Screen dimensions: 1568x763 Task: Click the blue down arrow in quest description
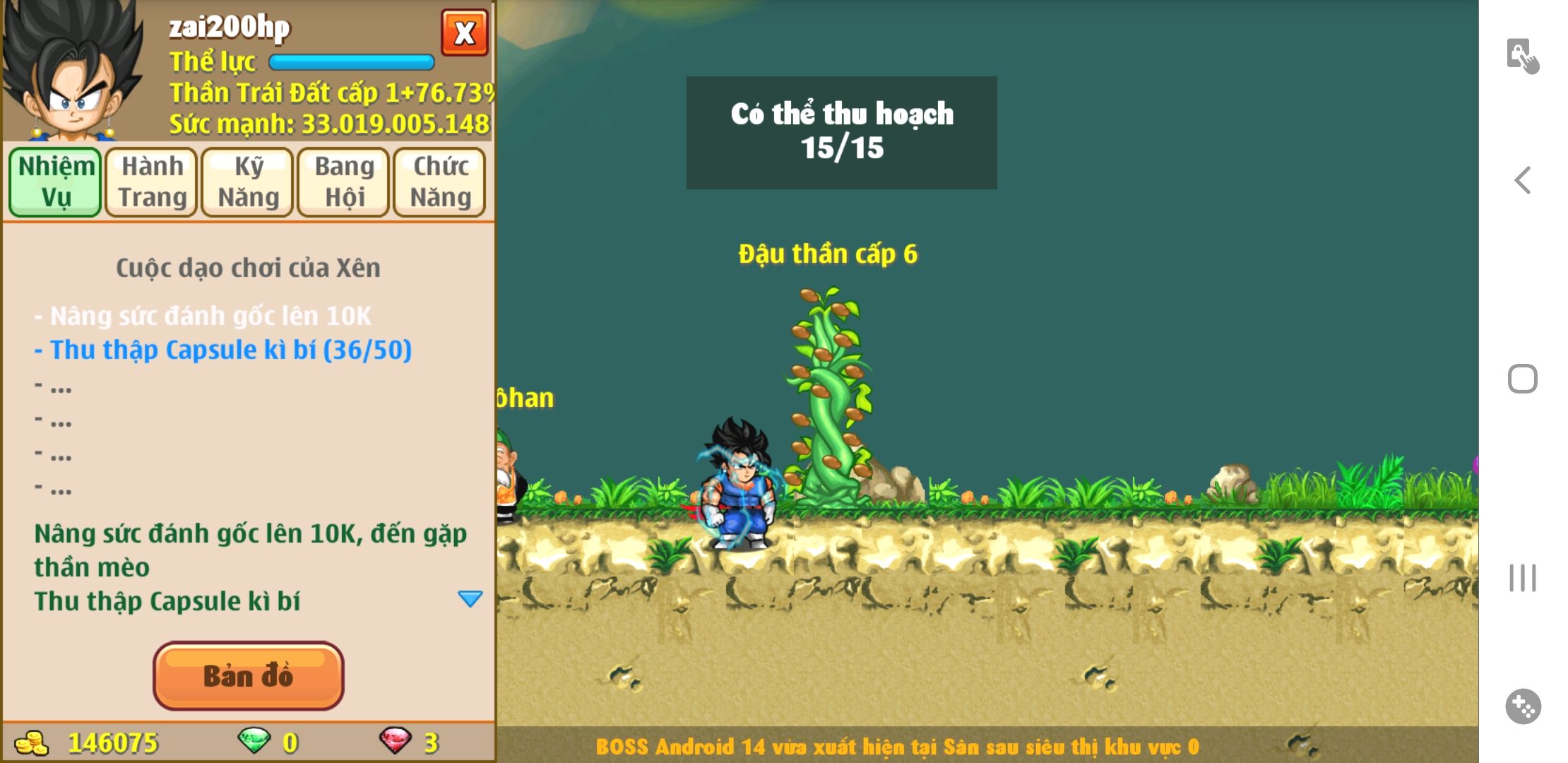point(470,599)
